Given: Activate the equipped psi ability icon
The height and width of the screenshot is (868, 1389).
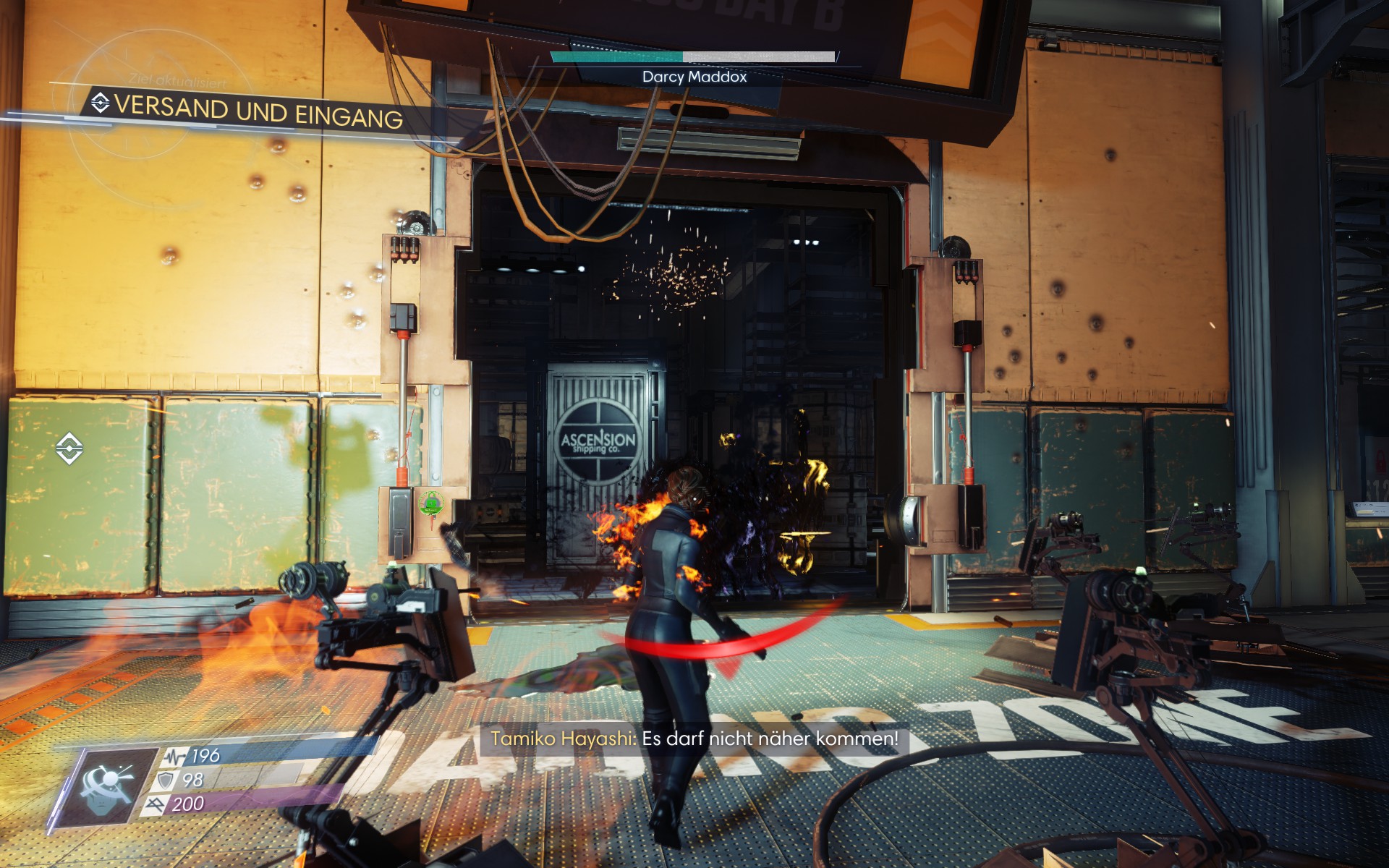Looking at the screenshot, I should point(110,786).
